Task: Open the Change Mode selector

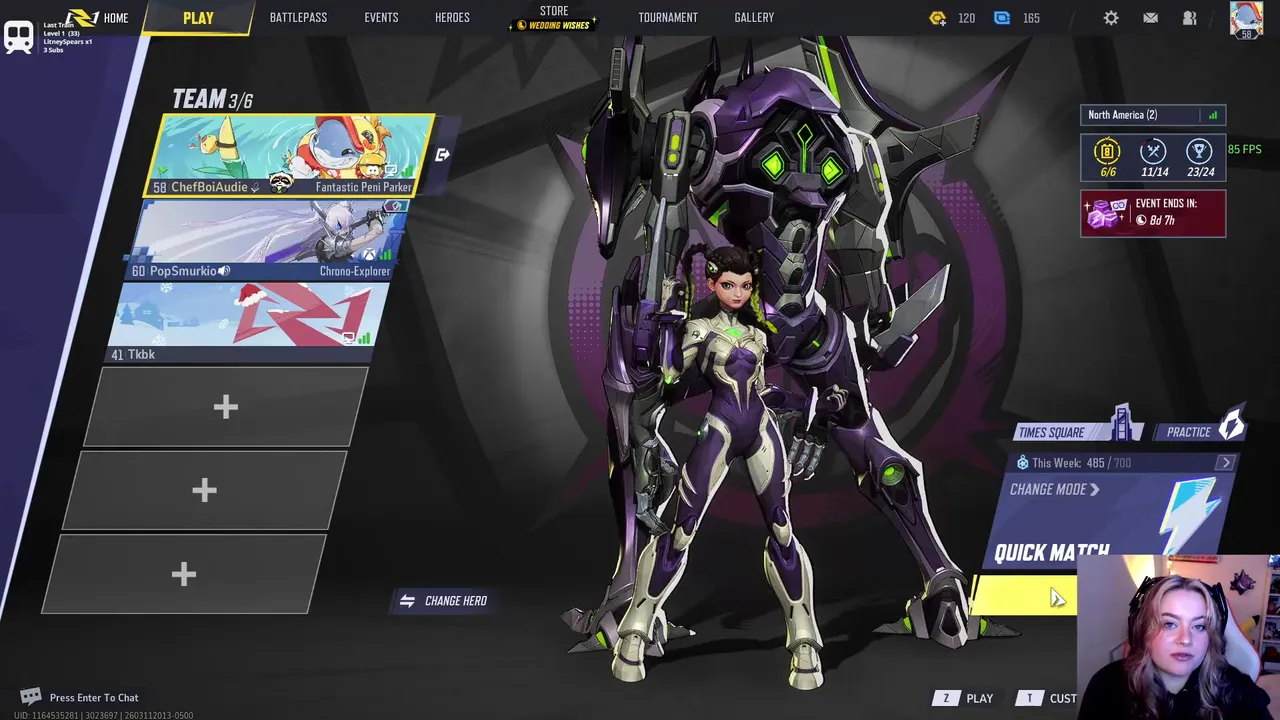Action: [1054, 490]
